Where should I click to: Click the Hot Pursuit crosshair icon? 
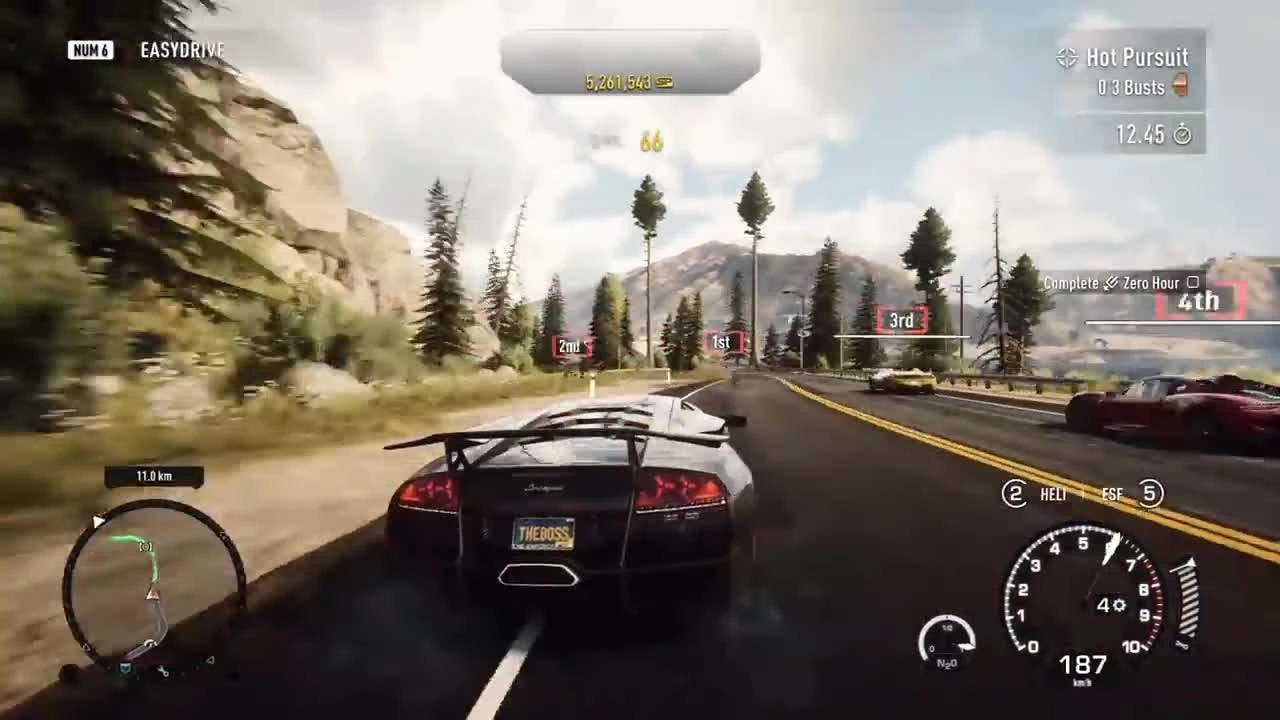pos(1068,58)
